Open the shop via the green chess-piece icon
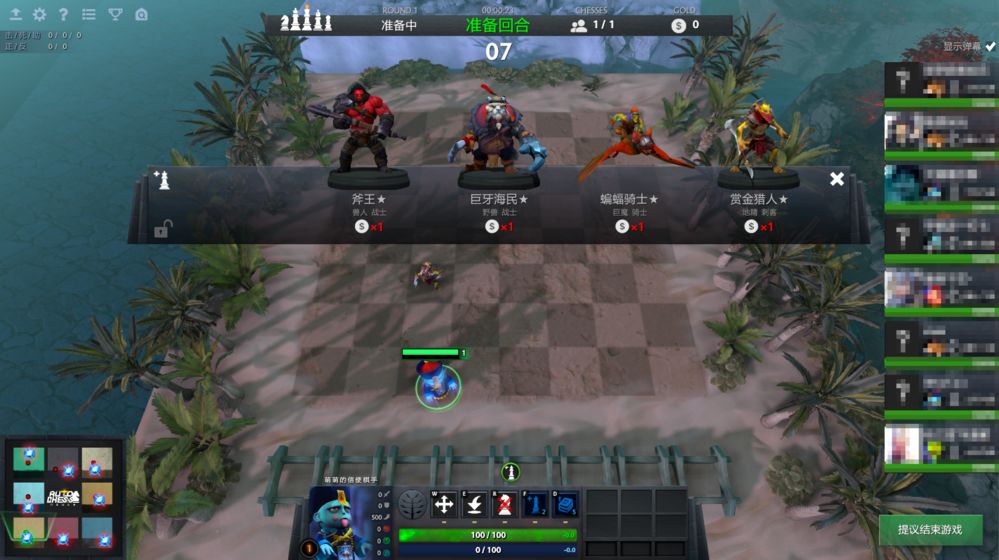The height and width of the screenshot is (560, 999). pyautogui.click(x=510, y=472)
